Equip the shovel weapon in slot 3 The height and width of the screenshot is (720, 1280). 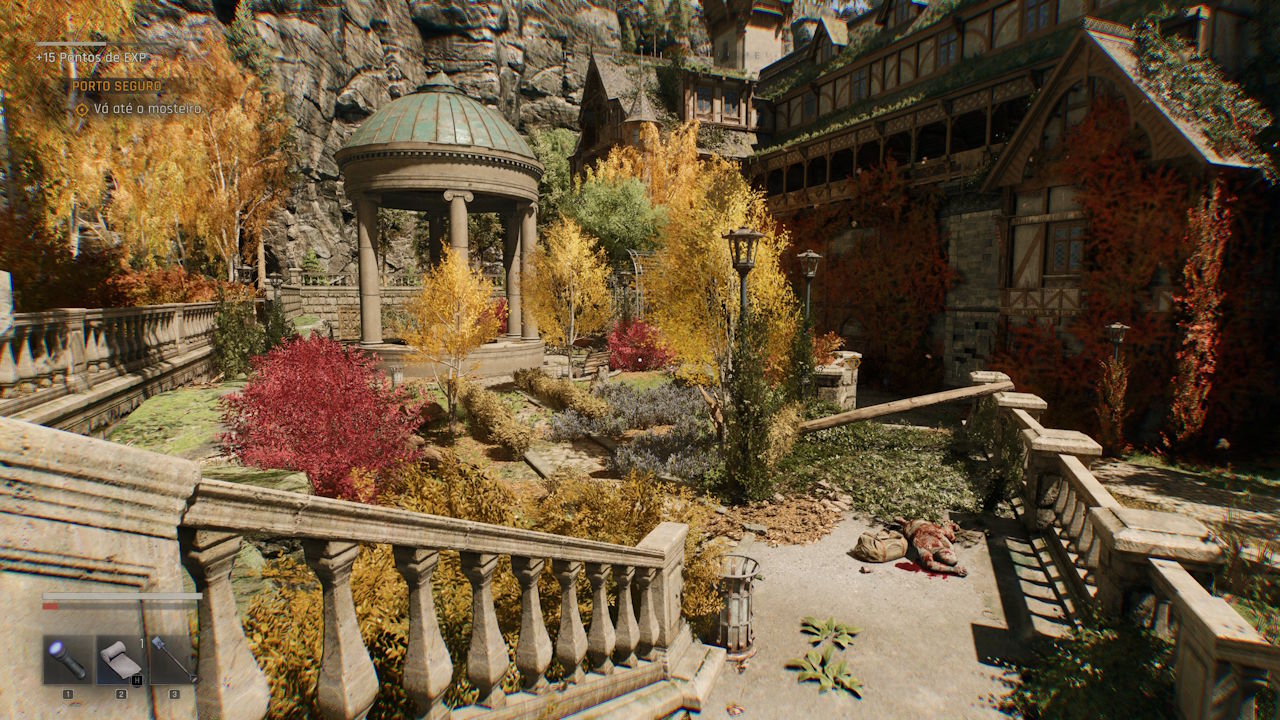[173, 658]
